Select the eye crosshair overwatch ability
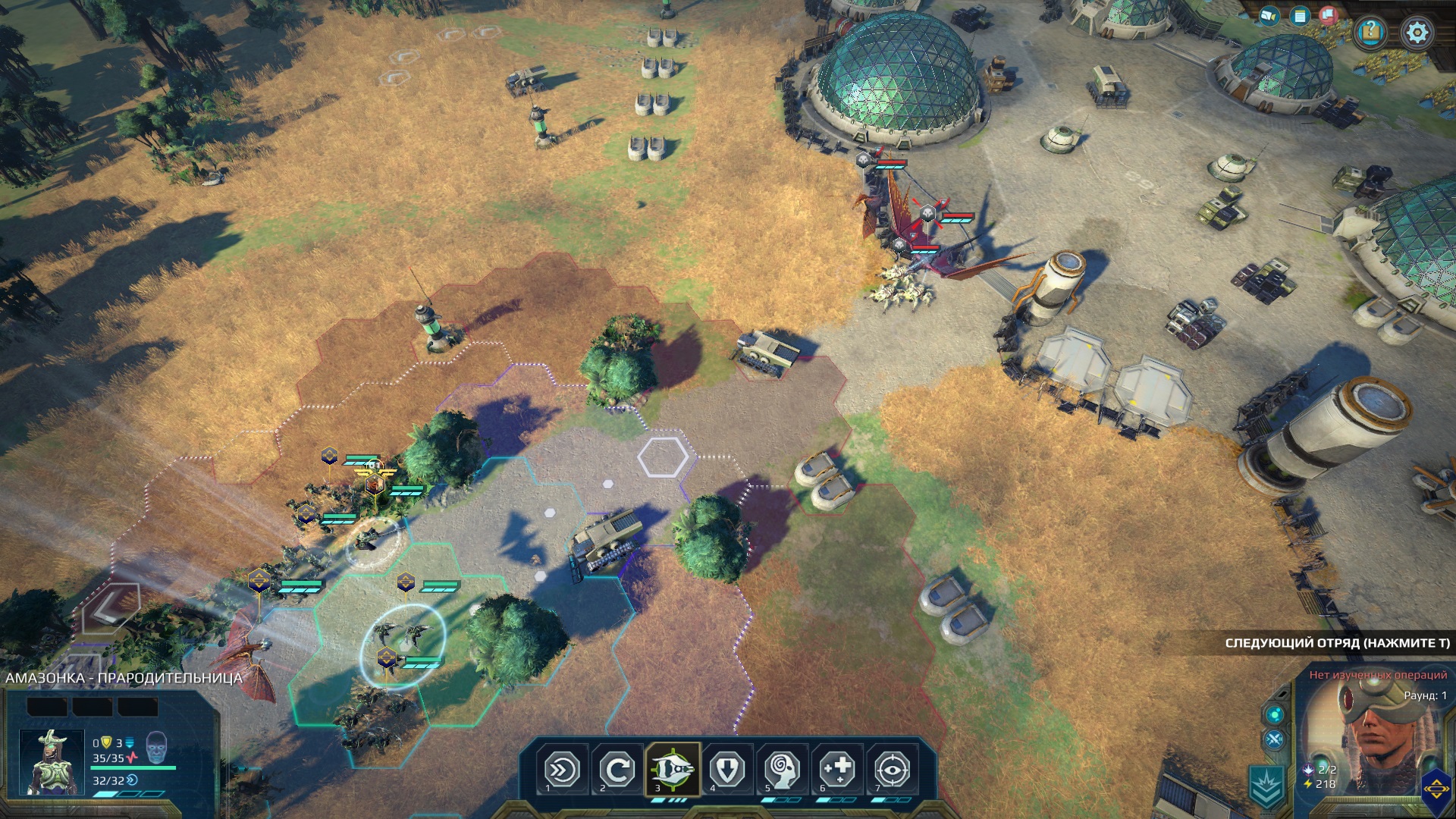 [892, 770]
